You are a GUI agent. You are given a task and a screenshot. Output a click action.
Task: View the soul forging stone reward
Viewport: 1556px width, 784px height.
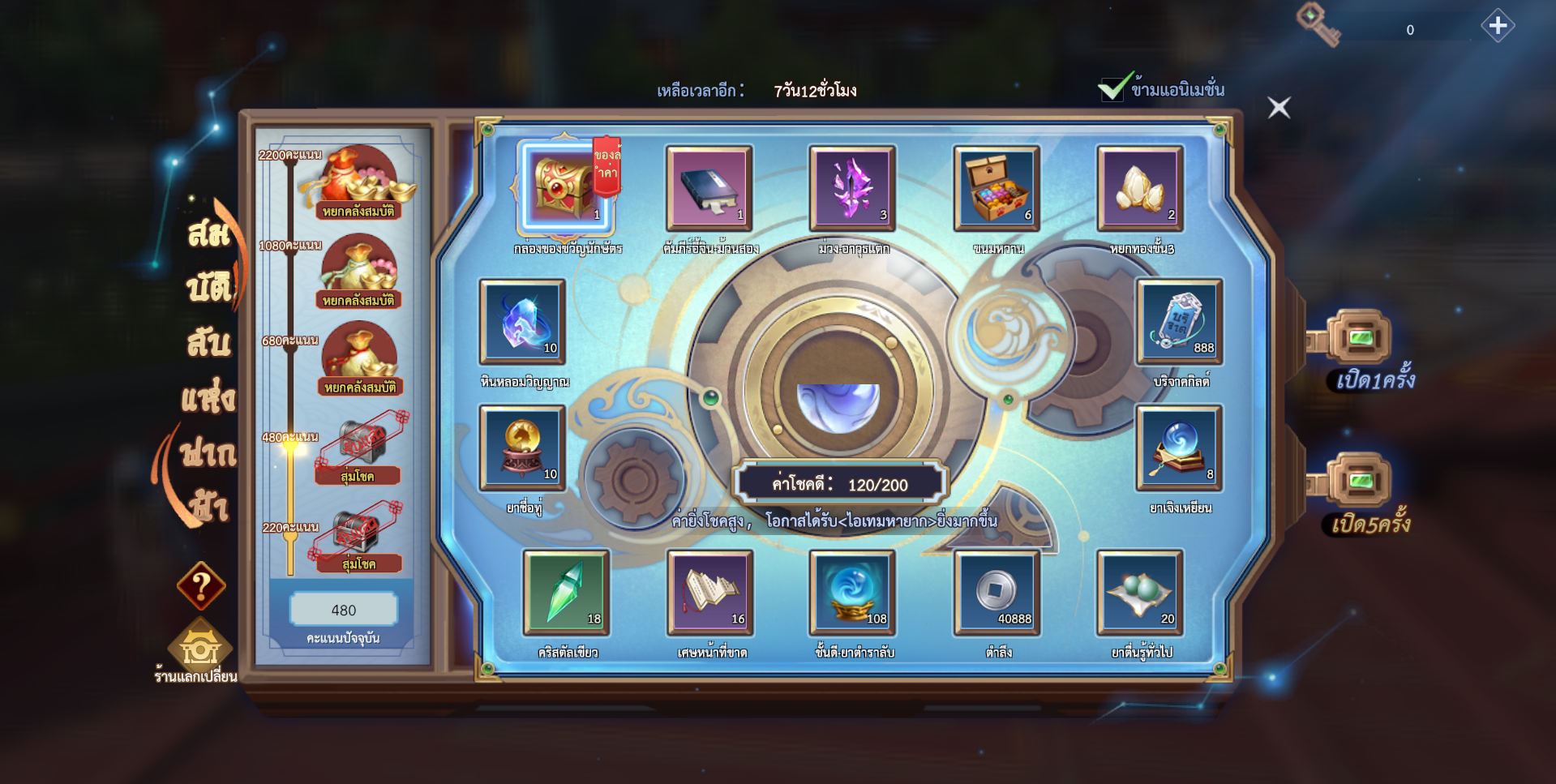click(x=522, y=321)
